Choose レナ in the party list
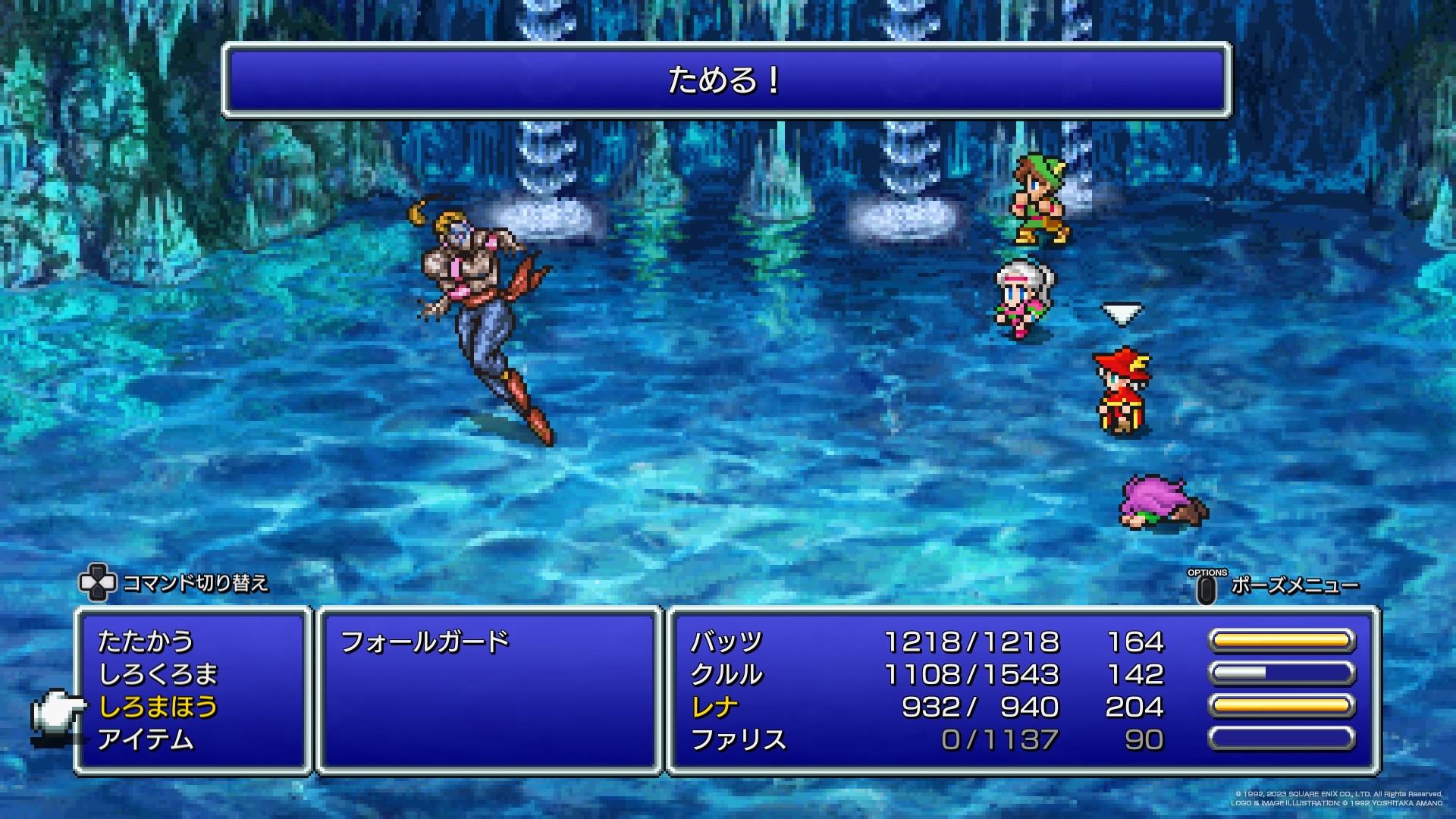The image size is (1456, 819). pyautogui.click(x=714, y=707)
